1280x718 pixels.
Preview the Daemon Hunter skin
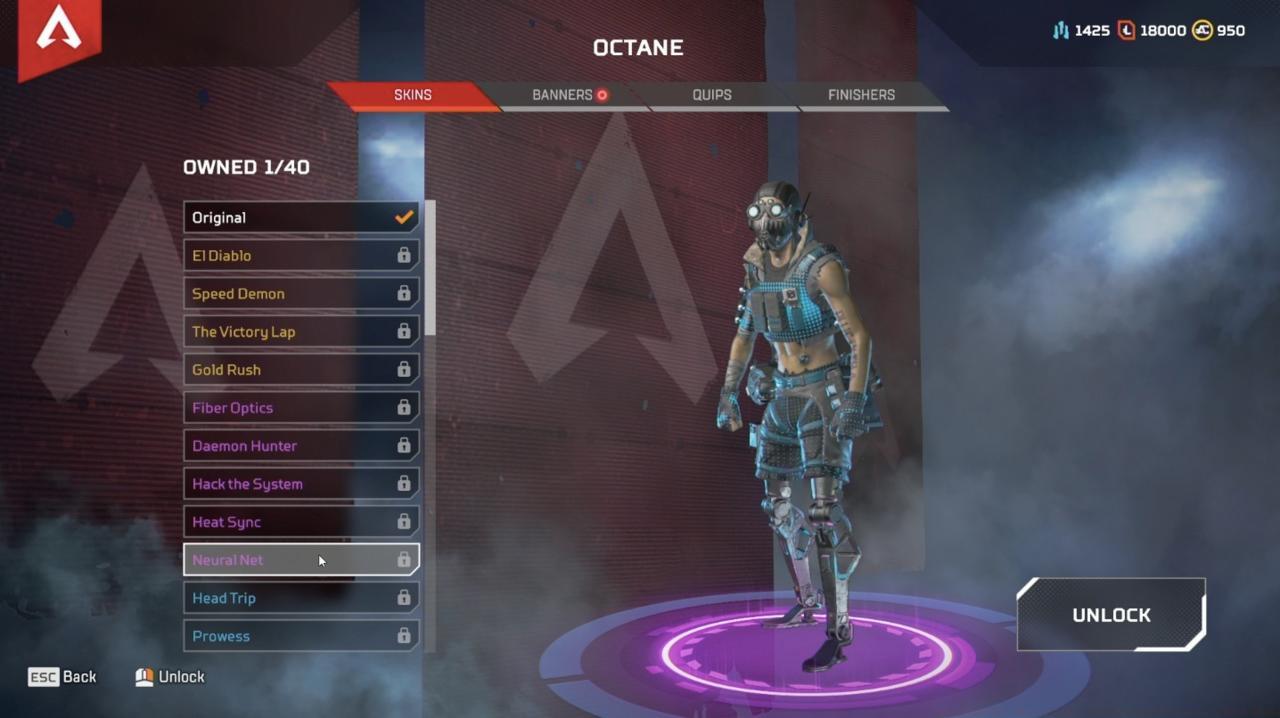tap(300, 446)
